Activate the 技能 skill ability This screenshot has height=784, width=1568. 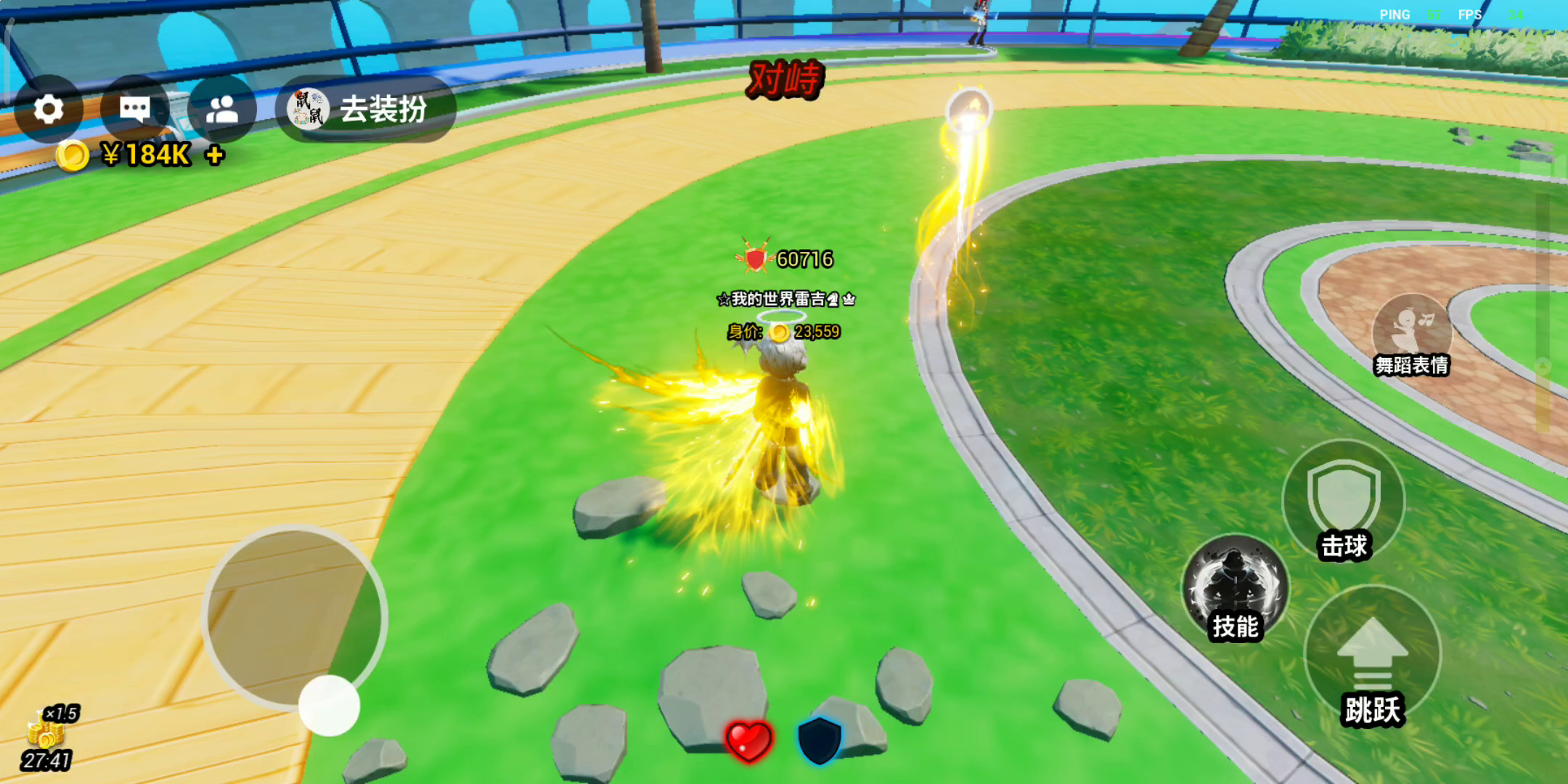(1236, 589)
